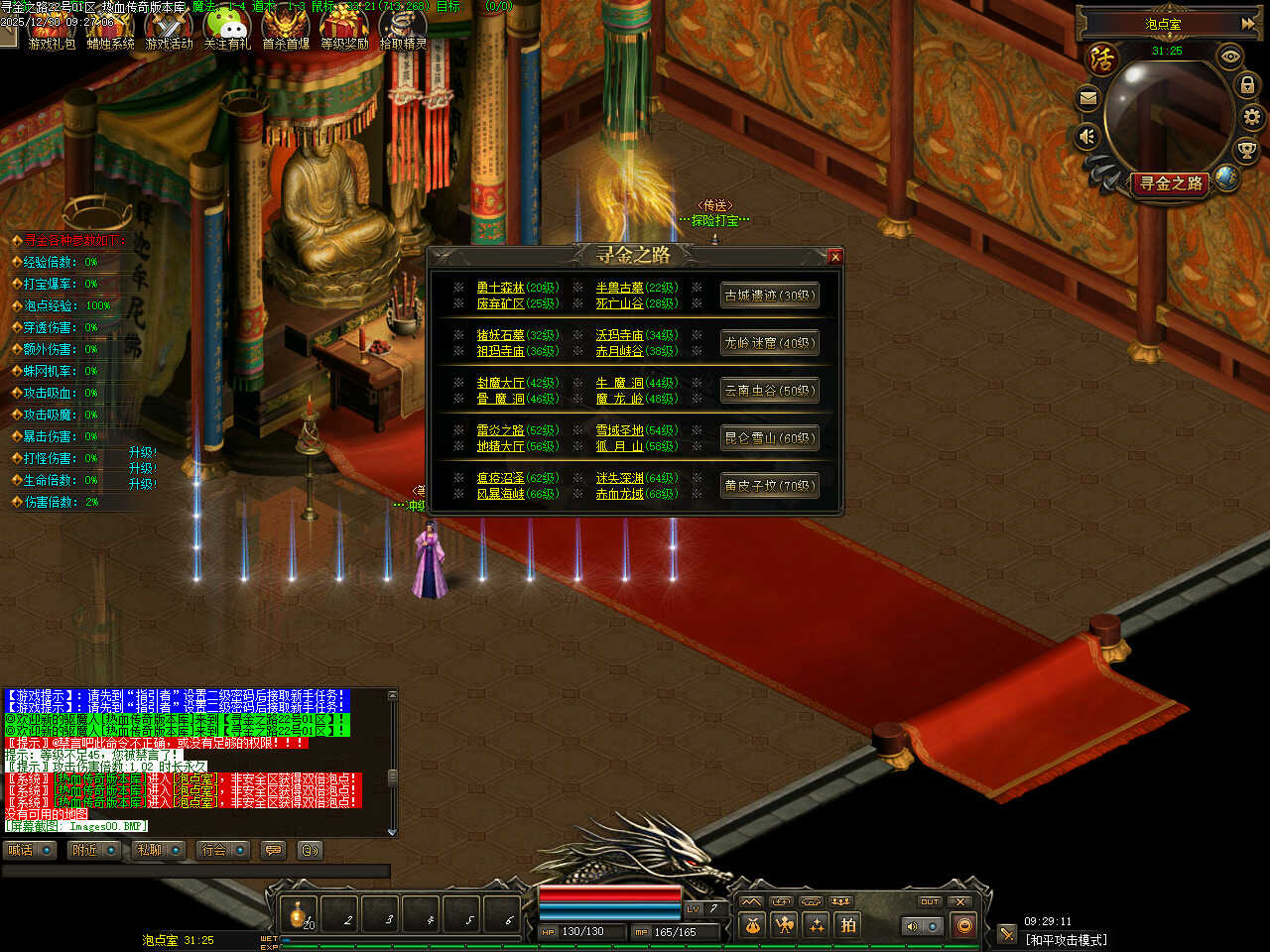Image resolution: width=1270 pixels, height=952 pixels.
Task: Select the 半兽古墓 (22级) destination
Action: pos(619,288)
